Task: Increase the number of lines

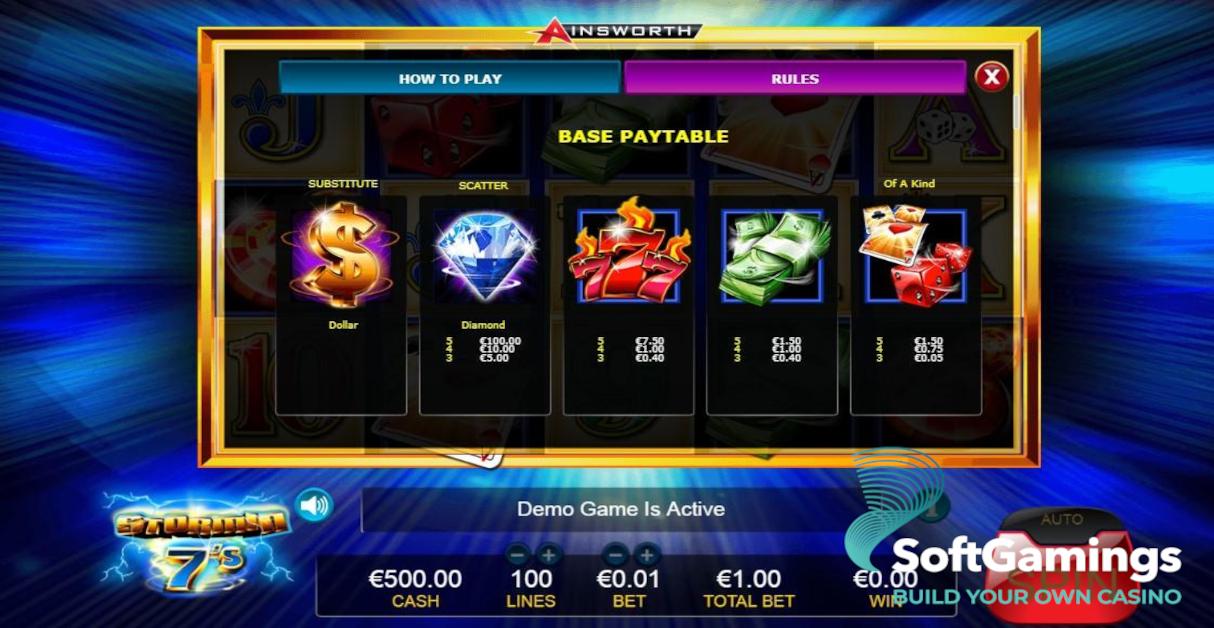Action: [549, 553]
